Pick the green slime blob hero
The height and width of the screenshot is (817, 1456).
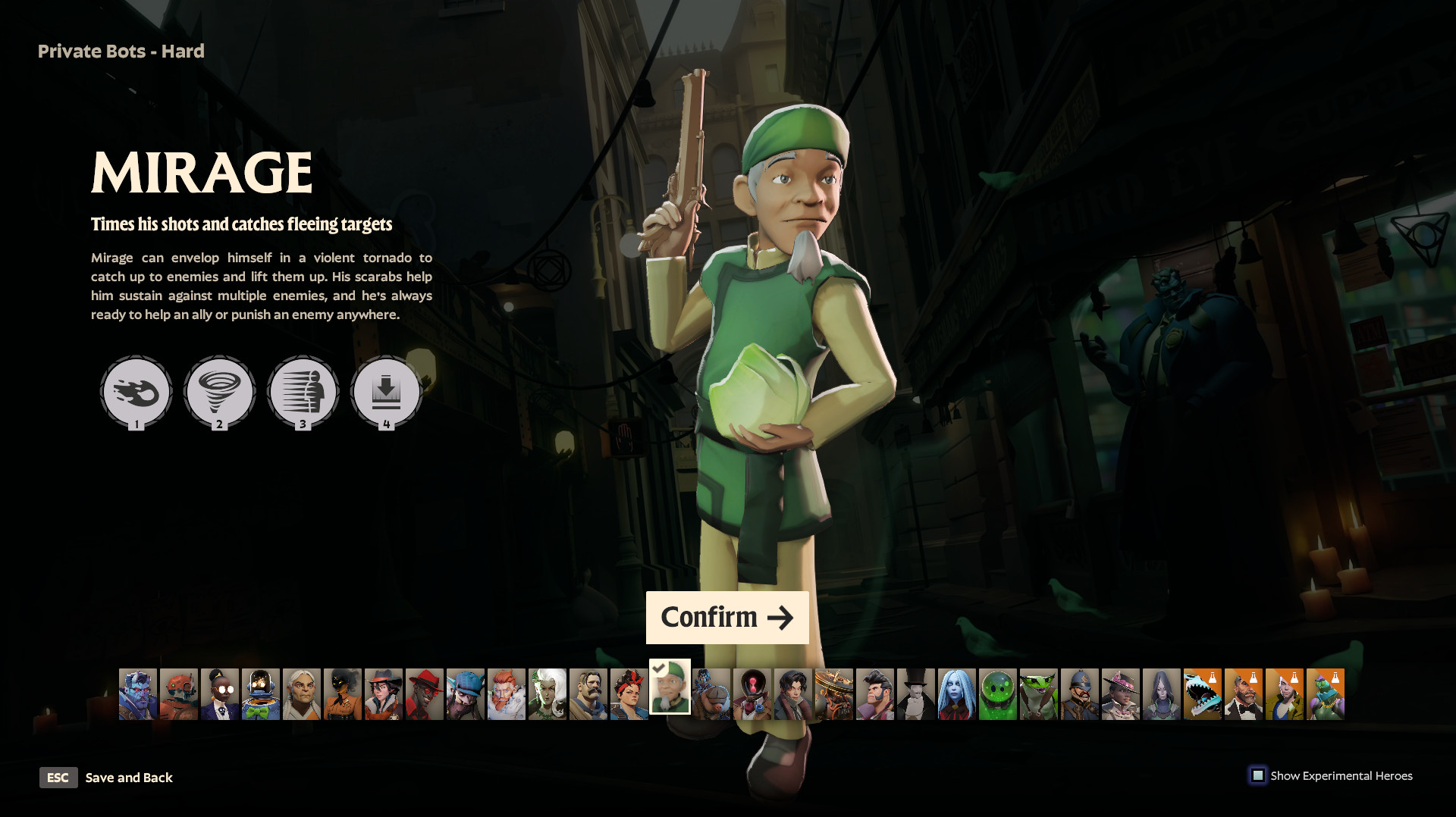pos(998,694)
